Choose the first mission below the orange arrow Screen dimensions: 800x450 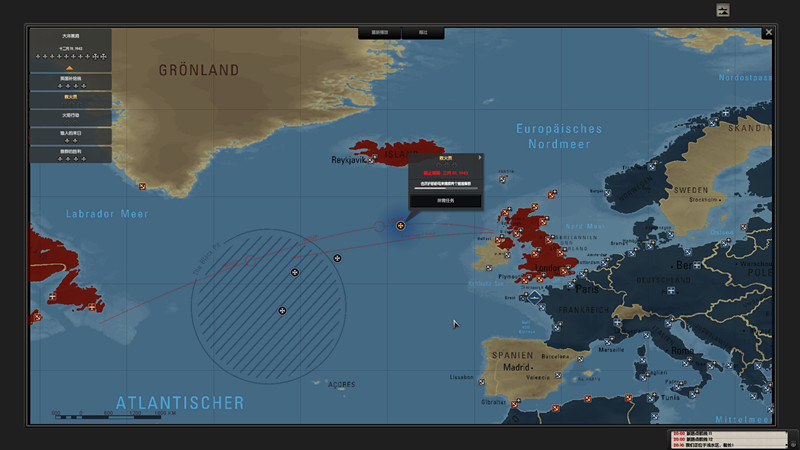pos(70,81)
